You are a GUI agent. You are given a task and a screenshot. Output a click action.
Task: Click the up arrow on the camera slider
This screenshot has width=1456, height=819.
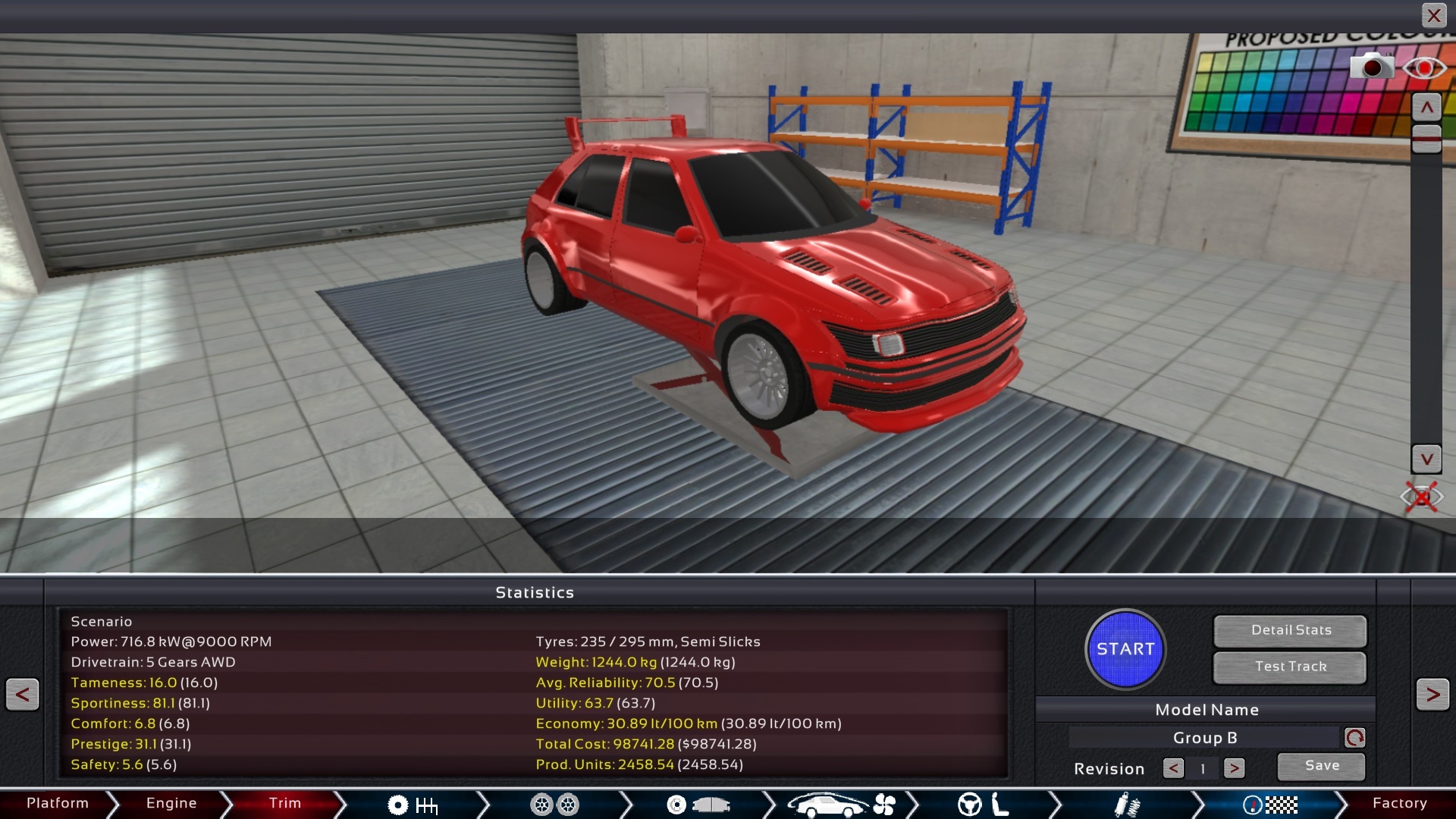pyautogui.click(x=1426, y=108)
